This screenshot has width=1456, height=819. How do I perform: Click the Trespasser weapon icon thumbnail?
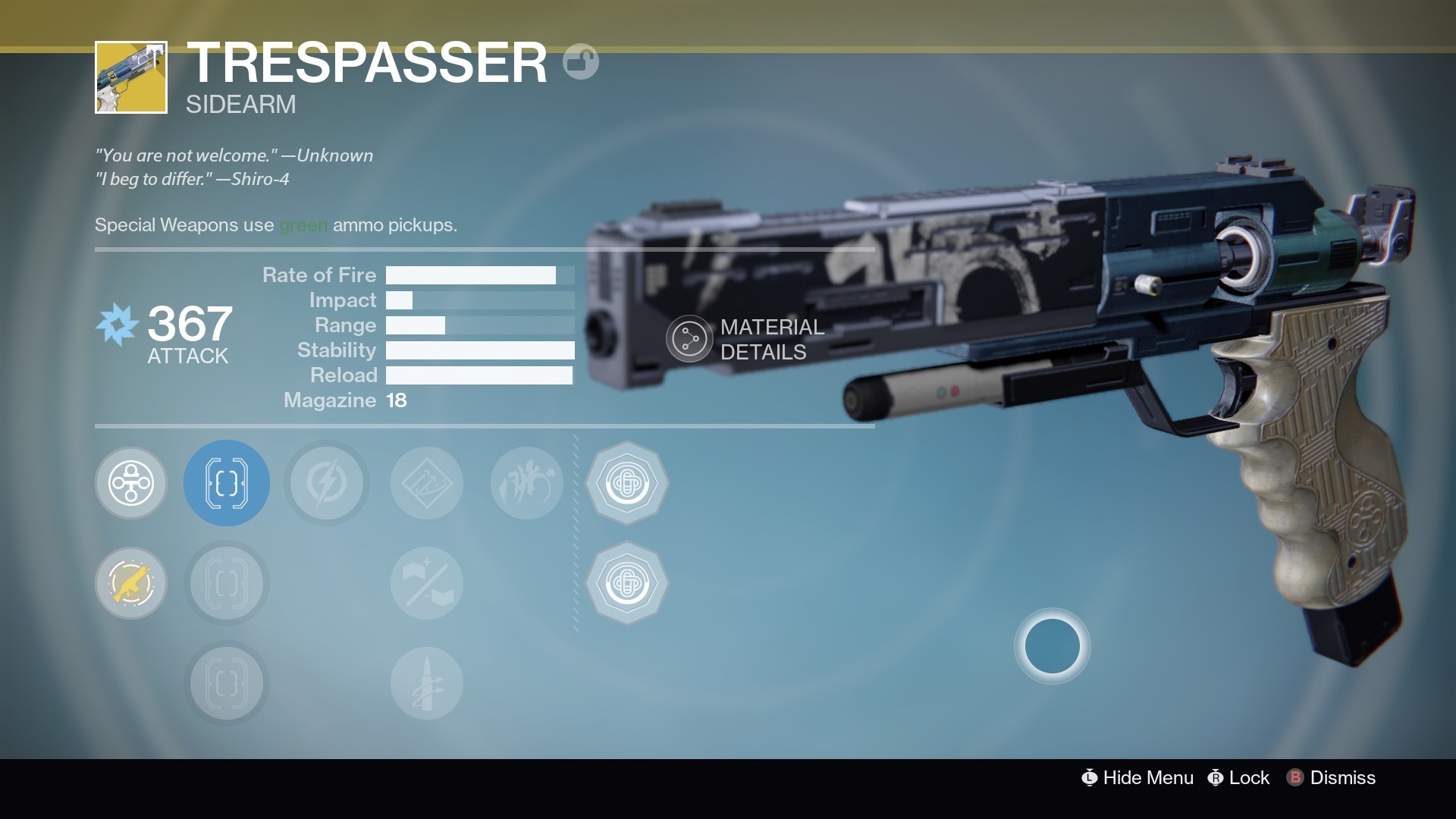[x=131, y=77]
